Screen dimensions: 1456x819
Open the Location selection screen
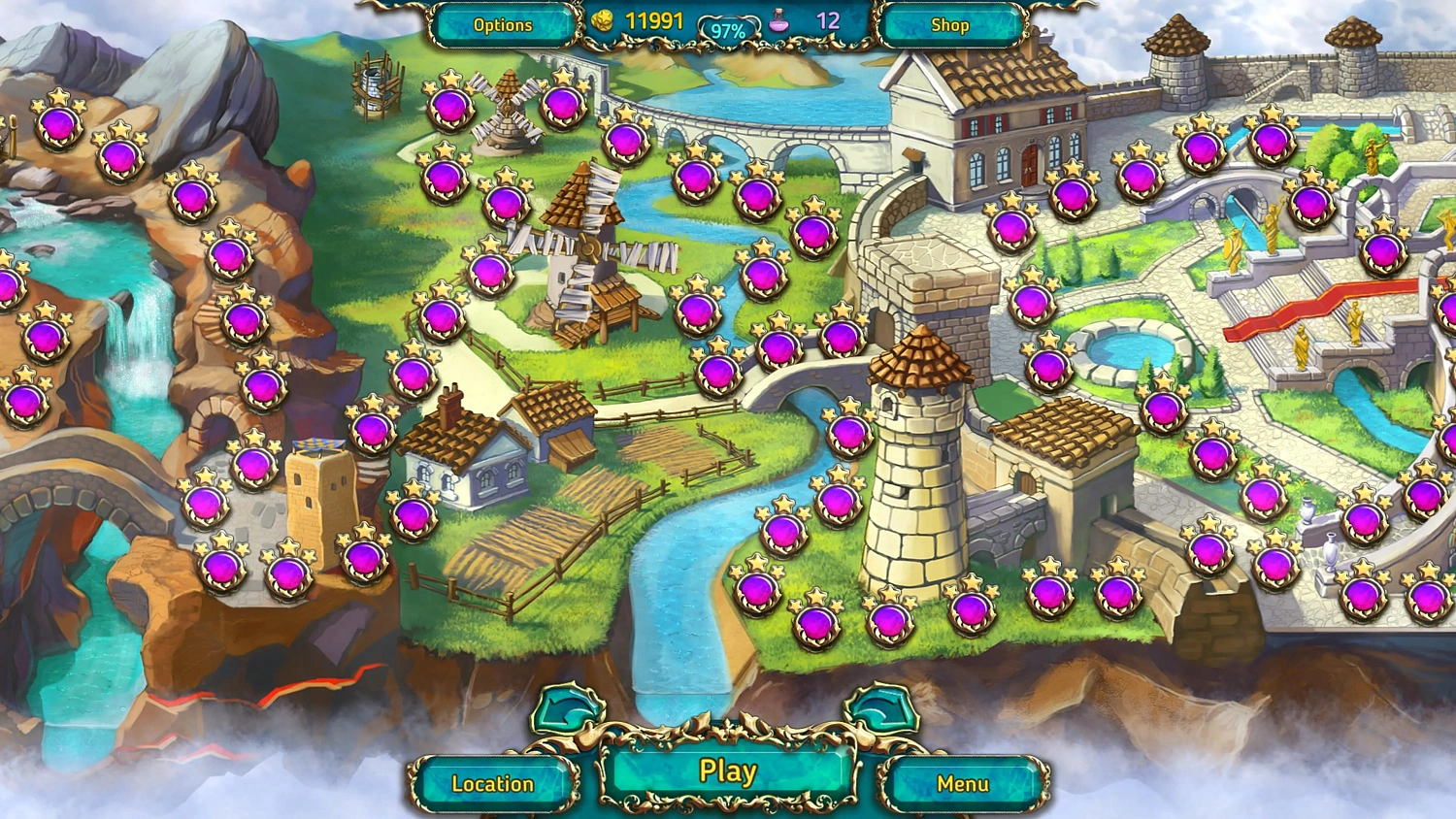pyautogui.click(x=493, y=782)
